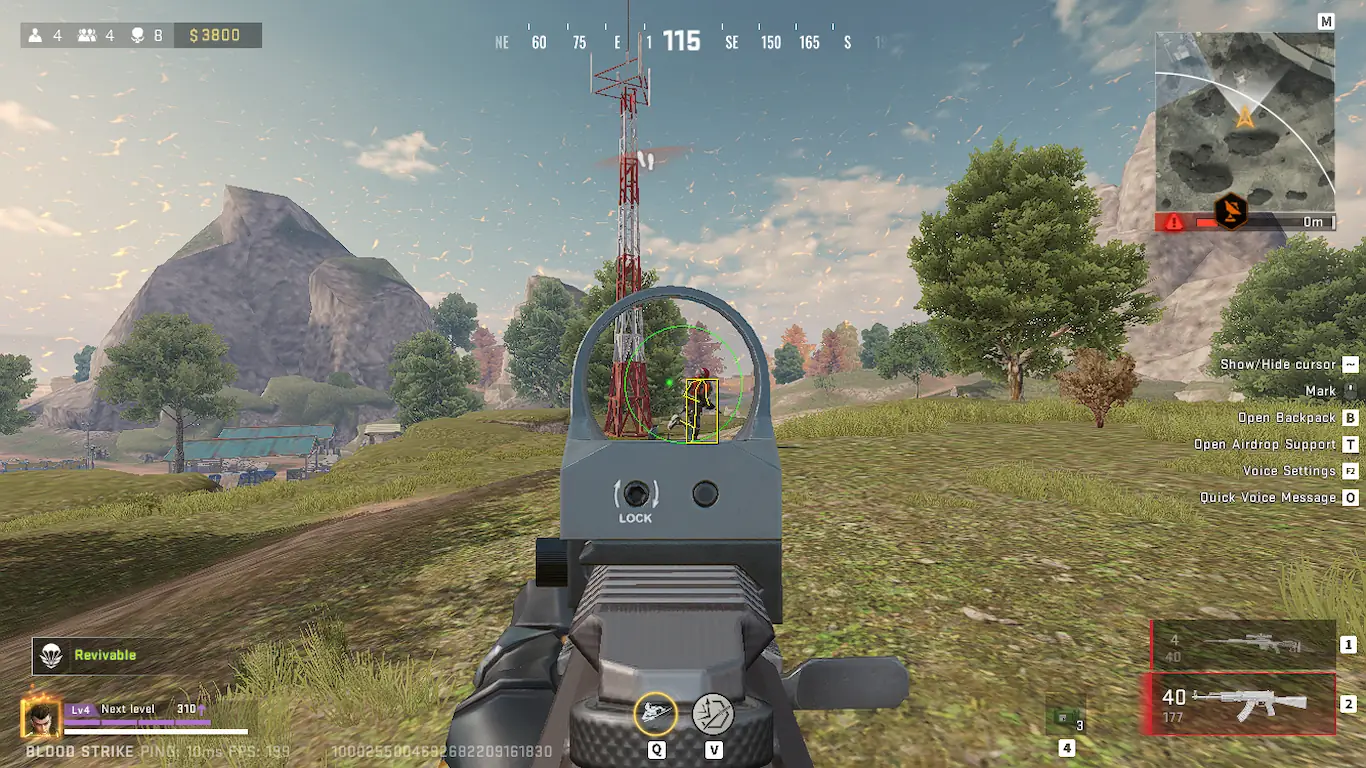Click the Revivable parachute icon
Image resolution: width=1366 pixels, height=768 pixels.
(x=50, y=655)
